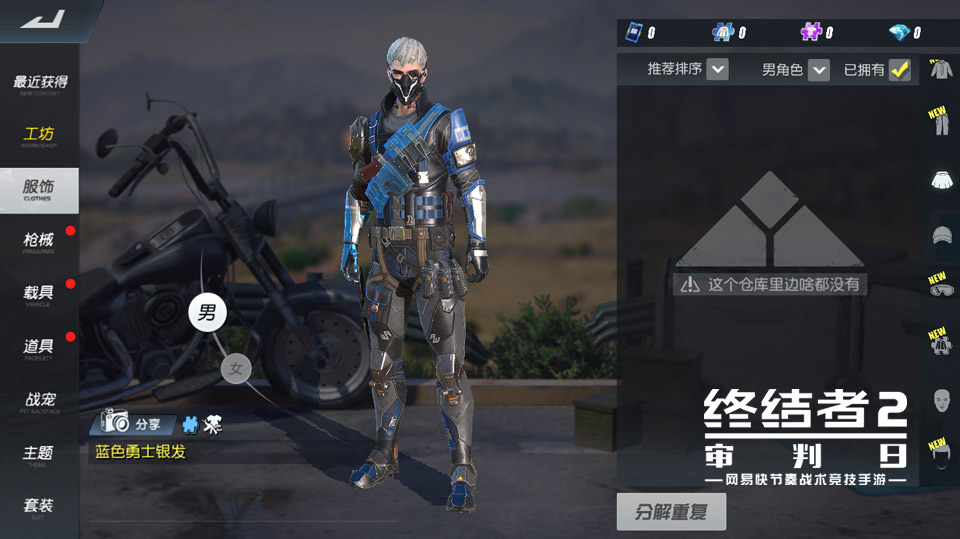The height and width of the screenshot is (539, 960).
Task: Toggle the 已拥有 owned checkbox
Action: click(x=900, y=70)
